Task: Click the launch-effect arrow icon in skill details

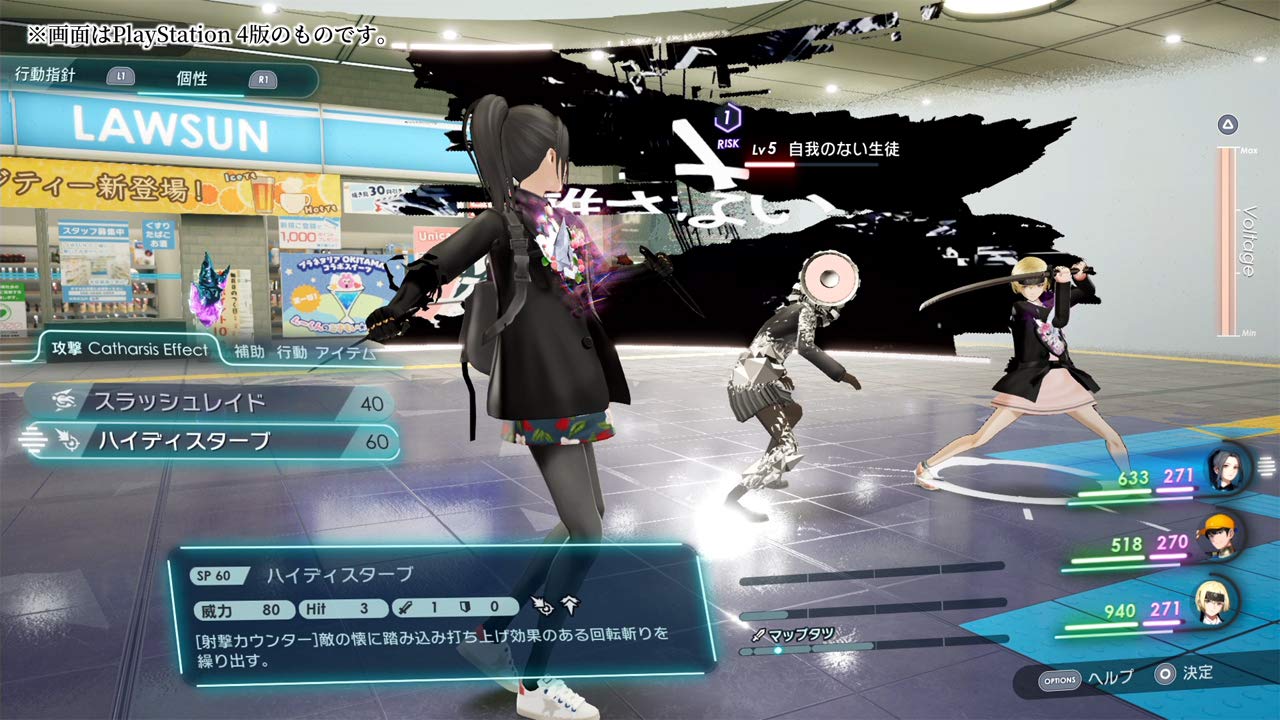Action: pos(569,607)
